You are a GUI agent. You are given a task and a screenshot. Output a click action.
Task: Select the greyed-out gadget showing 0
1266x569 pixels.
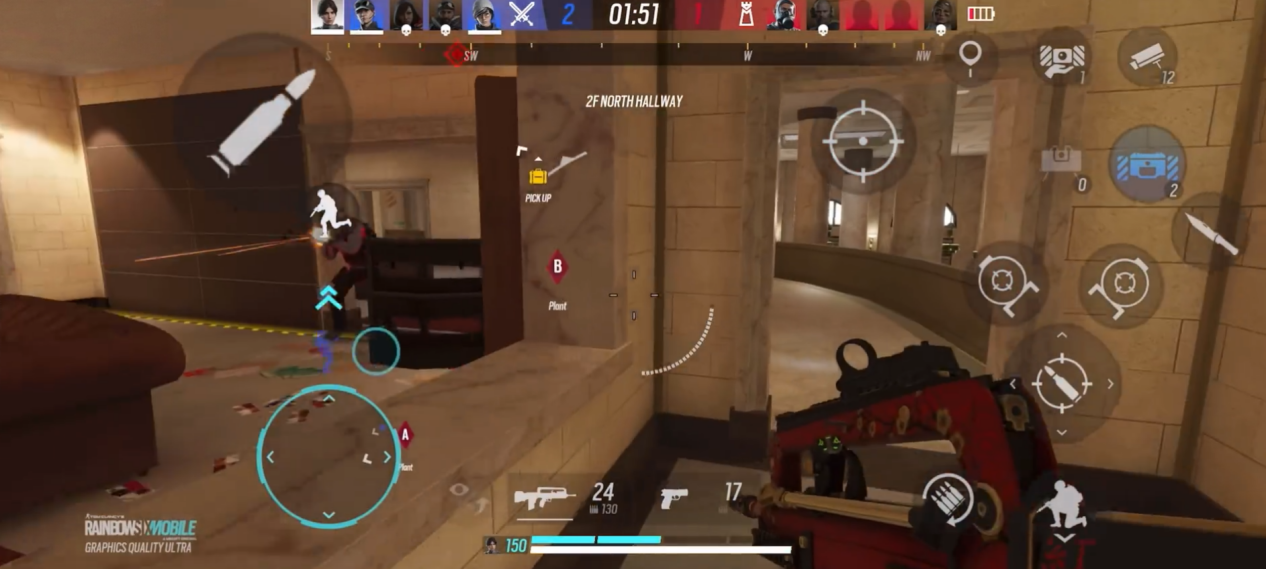[1062, 162]
